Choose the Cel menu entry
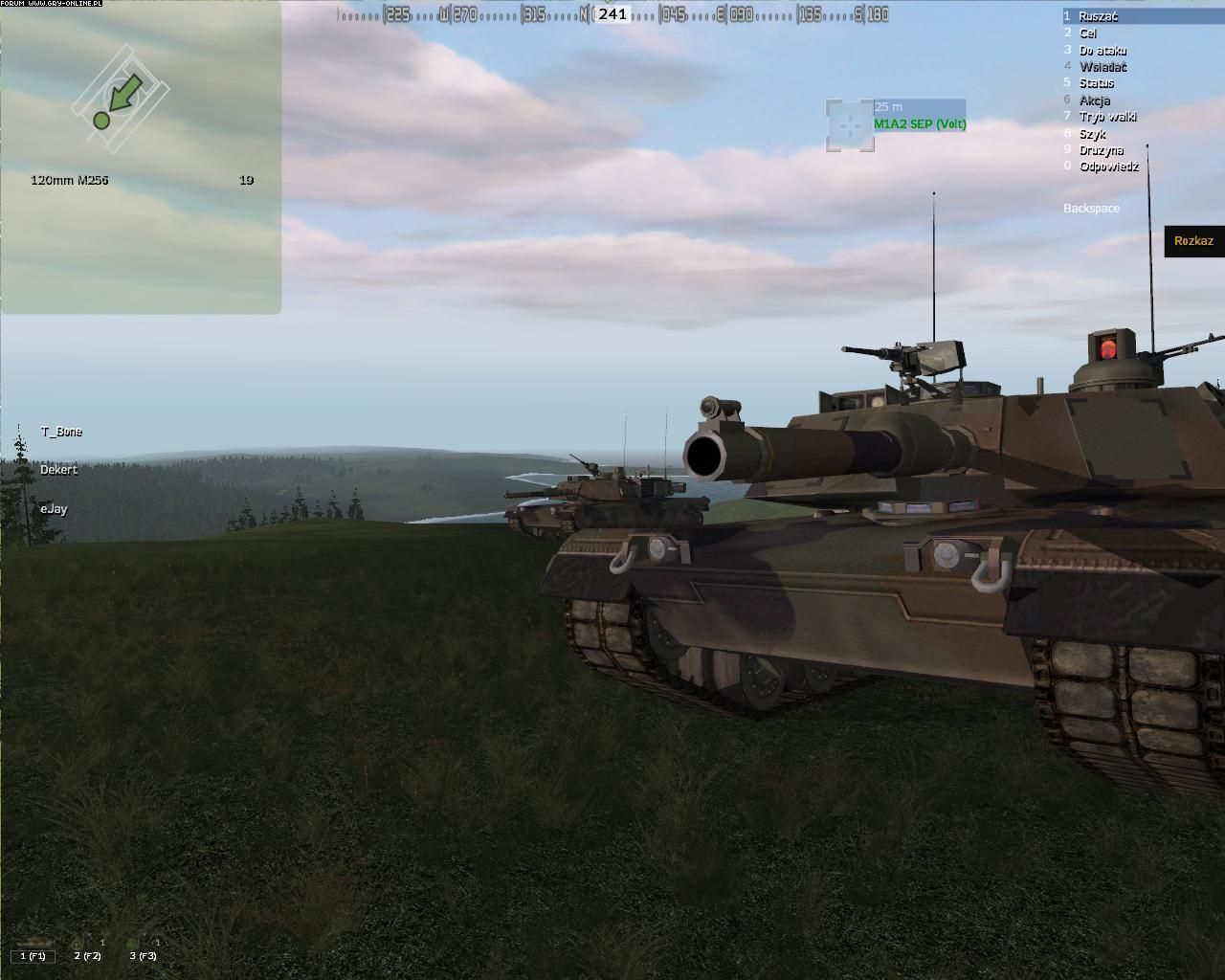Screen dimensions: 1225x980 coord(1087,33)
